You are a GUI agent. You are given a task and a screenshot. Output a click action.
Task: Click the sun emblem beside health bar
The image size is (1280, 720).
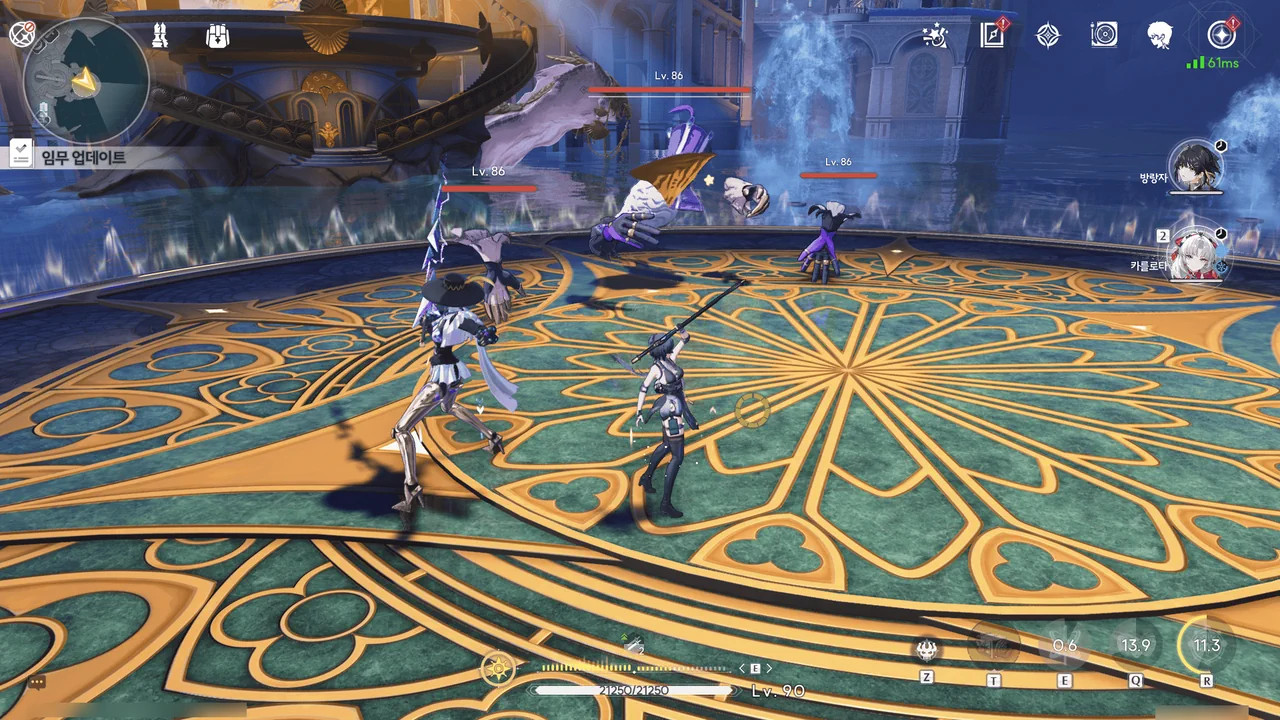tap(498, 668)
